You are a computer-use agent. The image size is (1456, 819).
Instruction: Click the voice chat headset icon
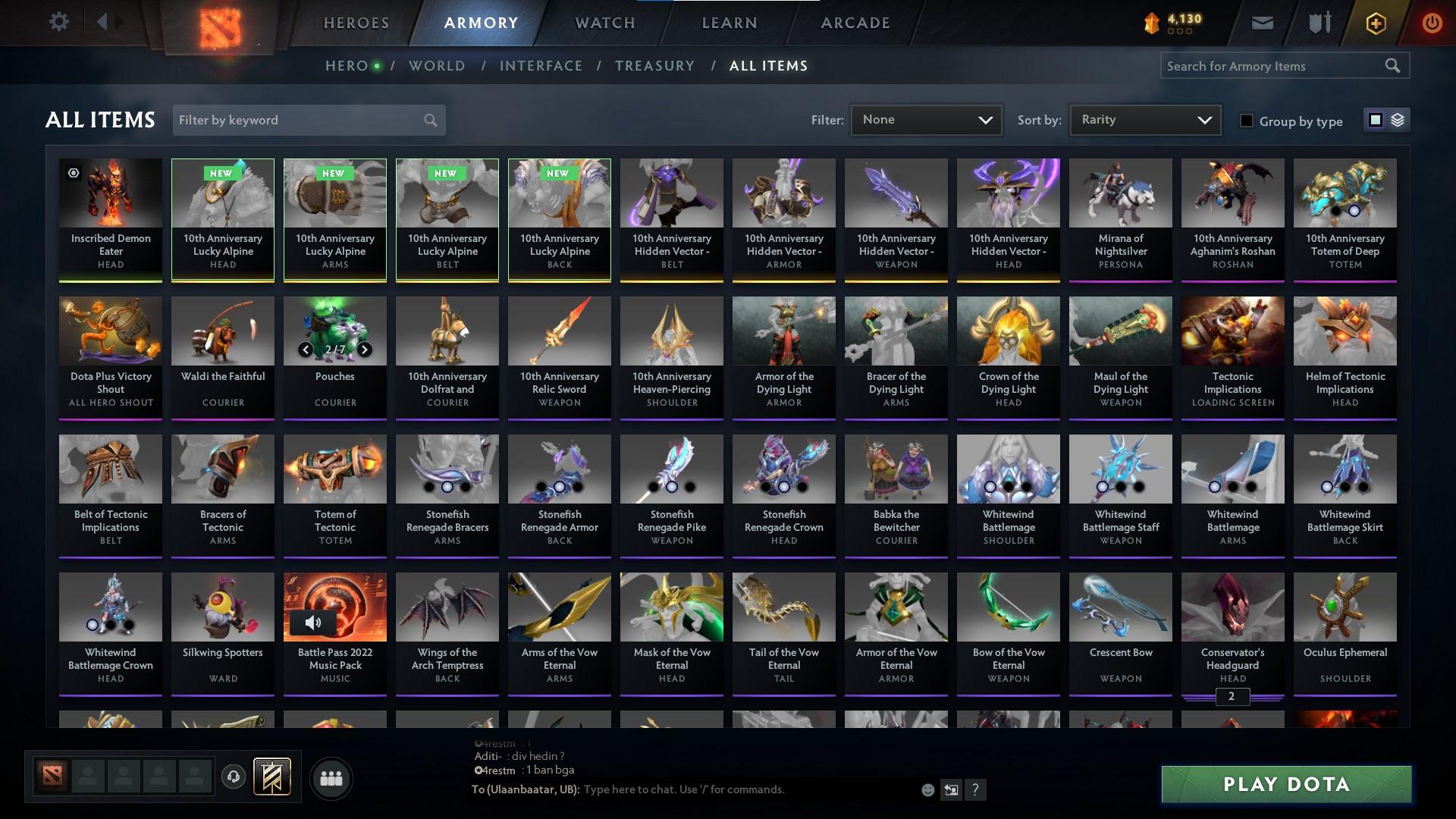232,777
